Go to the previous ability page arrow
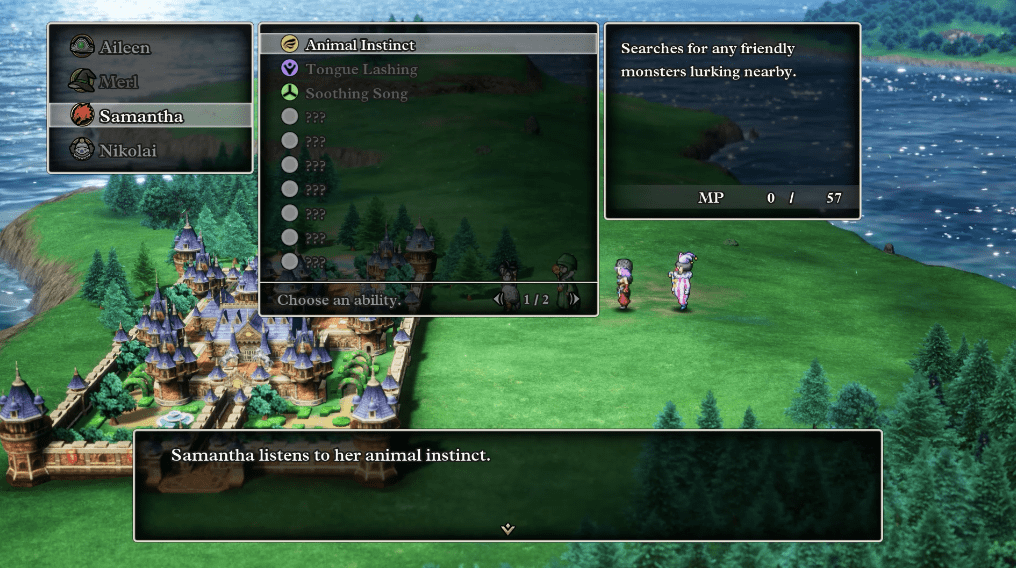 pyautogui.click(x=498, y=299)
